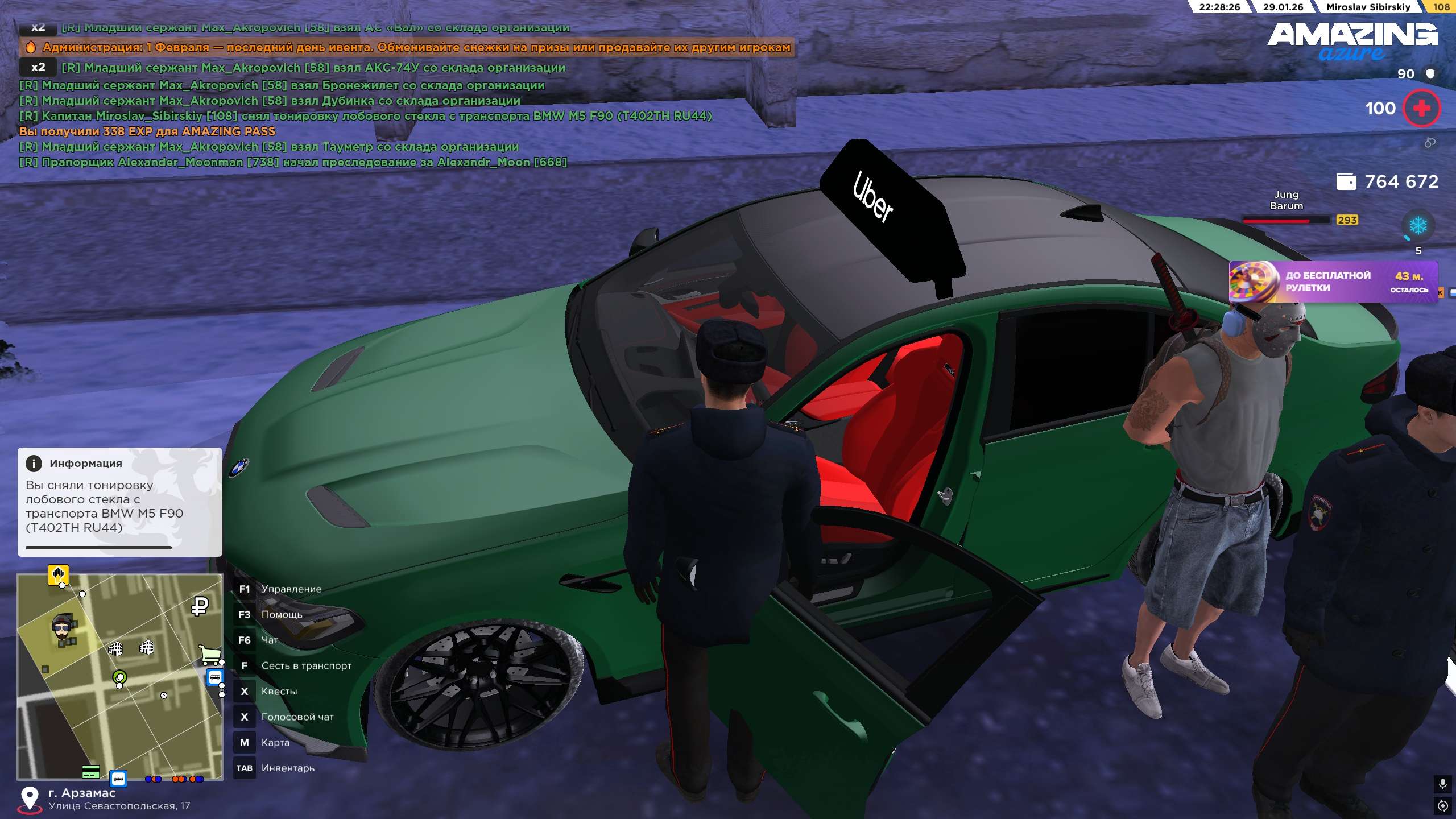Screen dimensions: 1456x819
Task: Click the wallet money icon
Action: pyautogui.click(x=1346, y=181)
